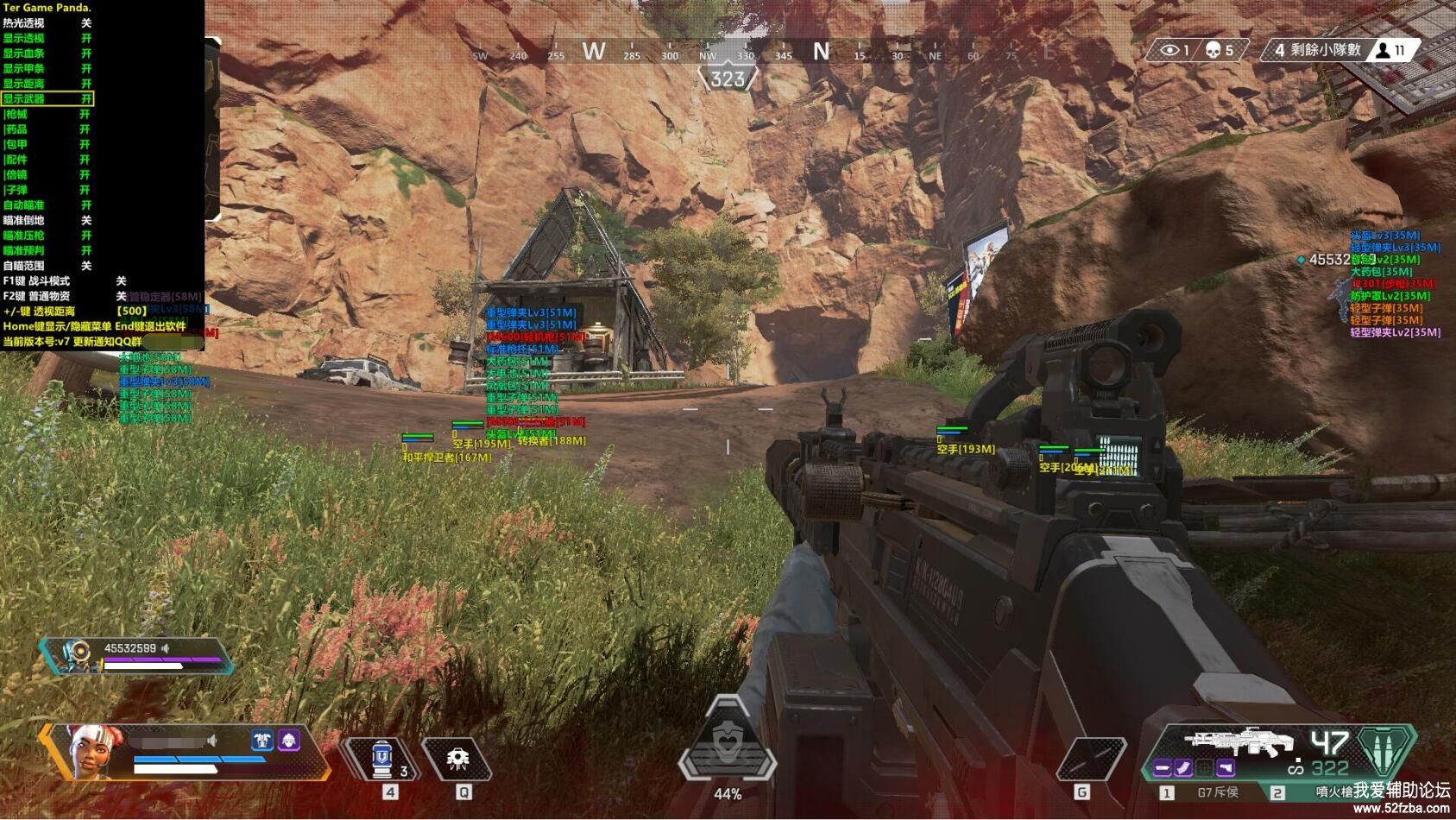The width and height of the screenshot is (1456, 820).
Task: Click the spectator eye icon
Action: click(1169, 50)
